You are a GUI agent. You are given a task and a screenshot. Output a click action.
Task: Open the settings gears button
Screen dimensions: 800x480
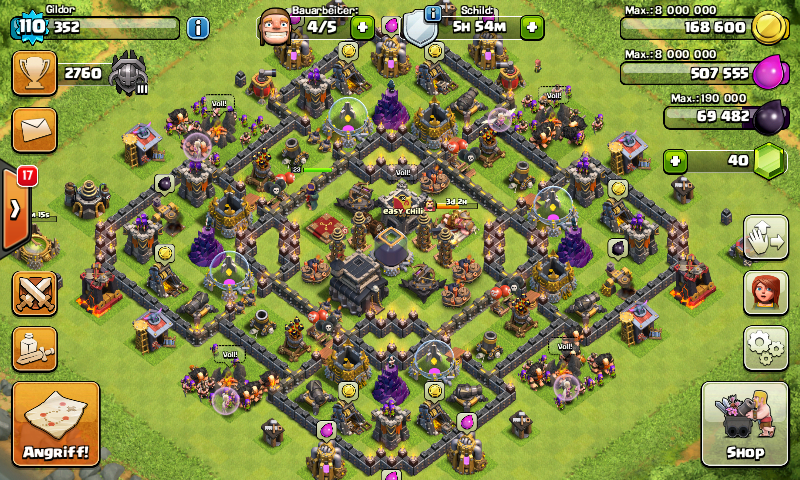coord(764,347)
